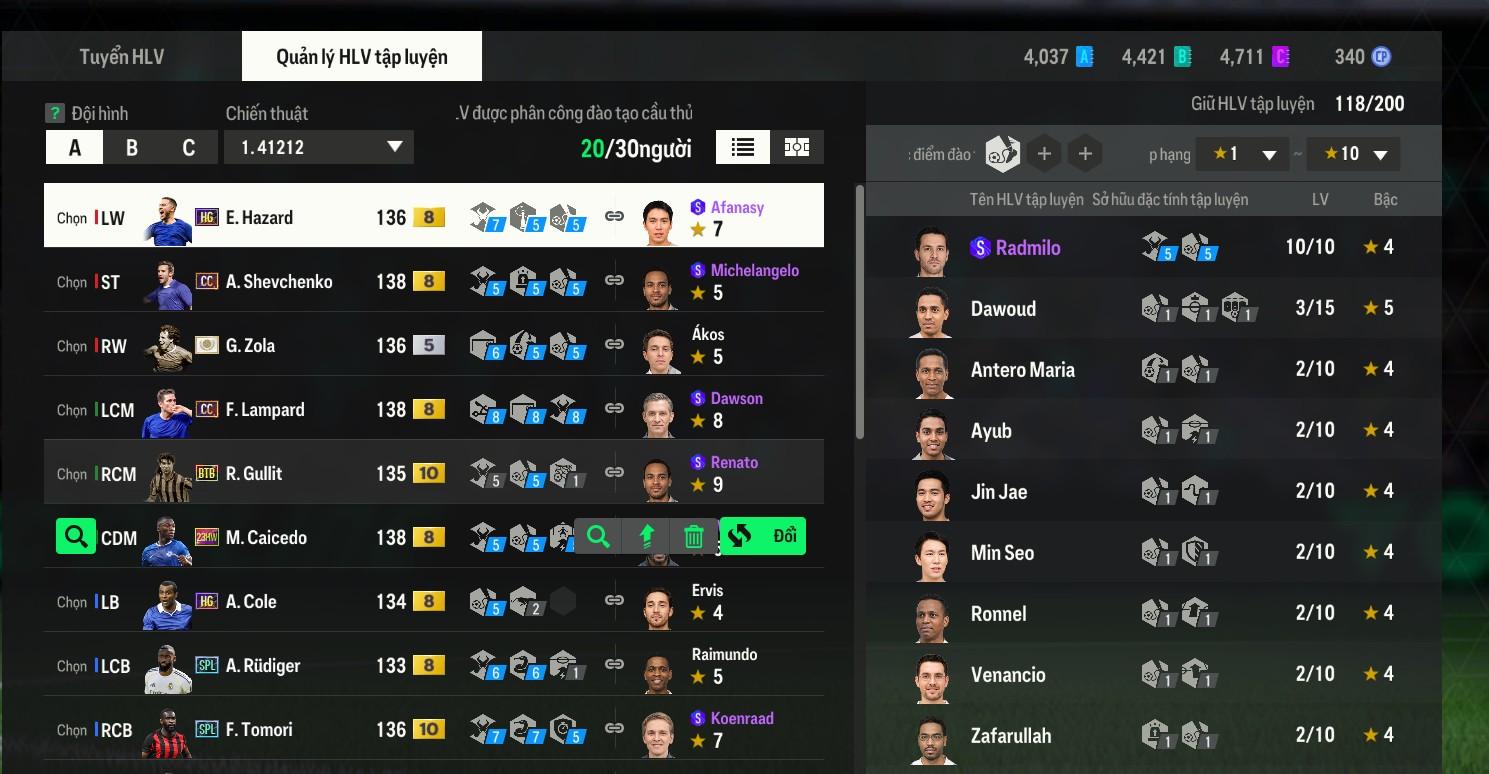1489x774 pixels.
Task: Click the green upgrade arrow icon
Action: (x=646, y=537)
